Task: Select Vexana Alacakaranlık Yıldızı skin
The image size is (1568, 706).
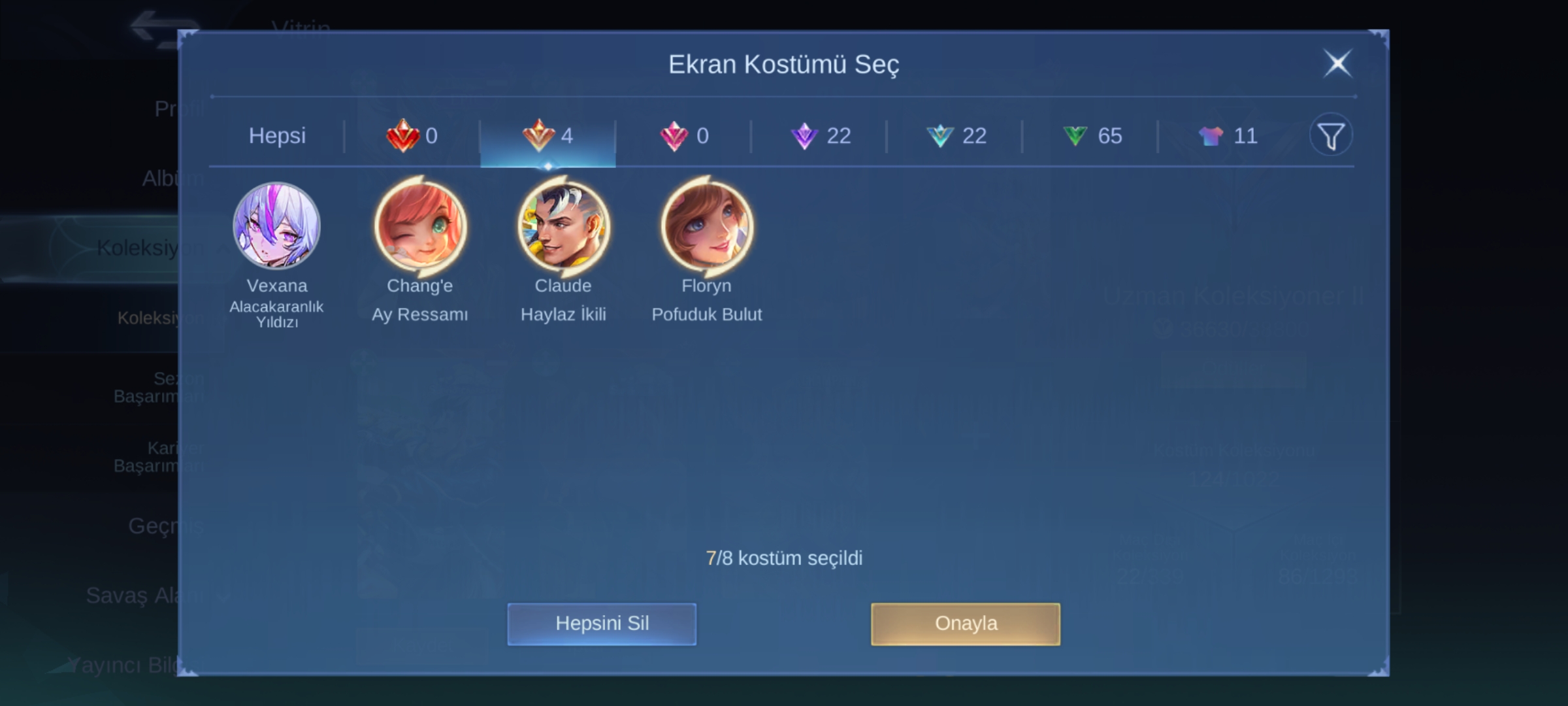Action: pyautogui.click(x=277, y=226)
